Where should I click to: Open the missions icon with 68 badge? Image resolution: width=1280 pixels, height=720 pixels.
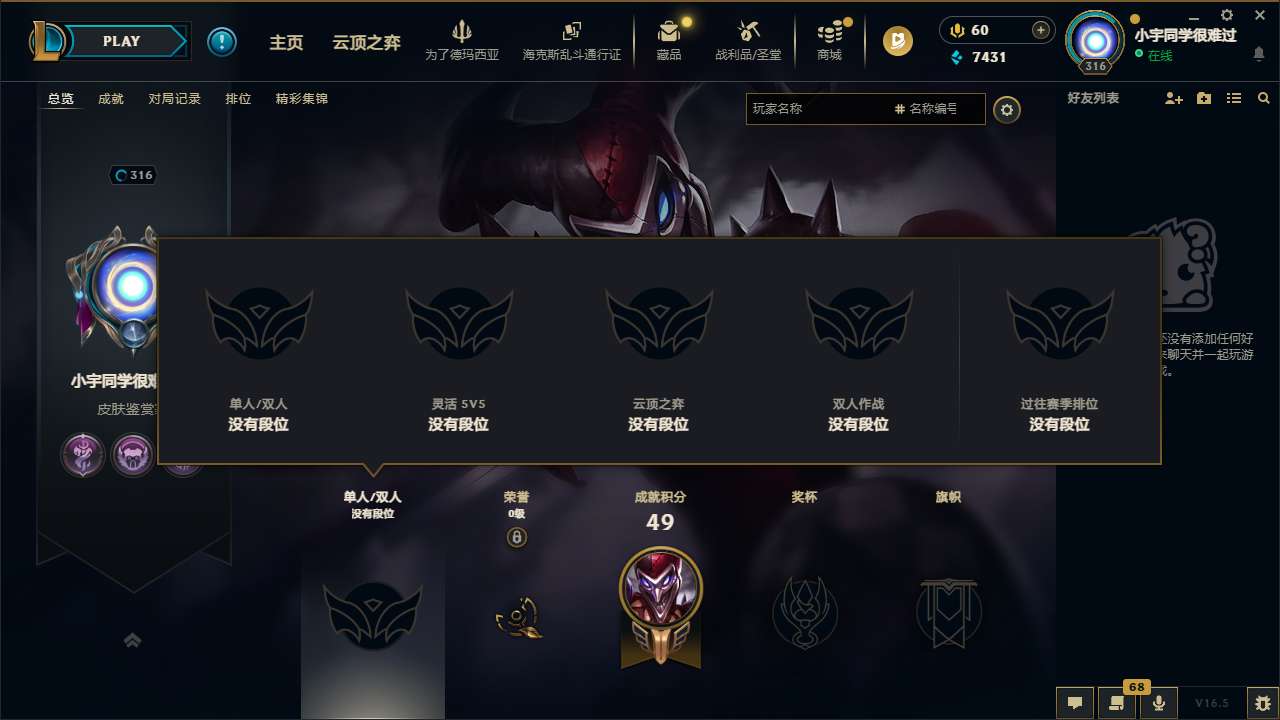(1117, 702)
